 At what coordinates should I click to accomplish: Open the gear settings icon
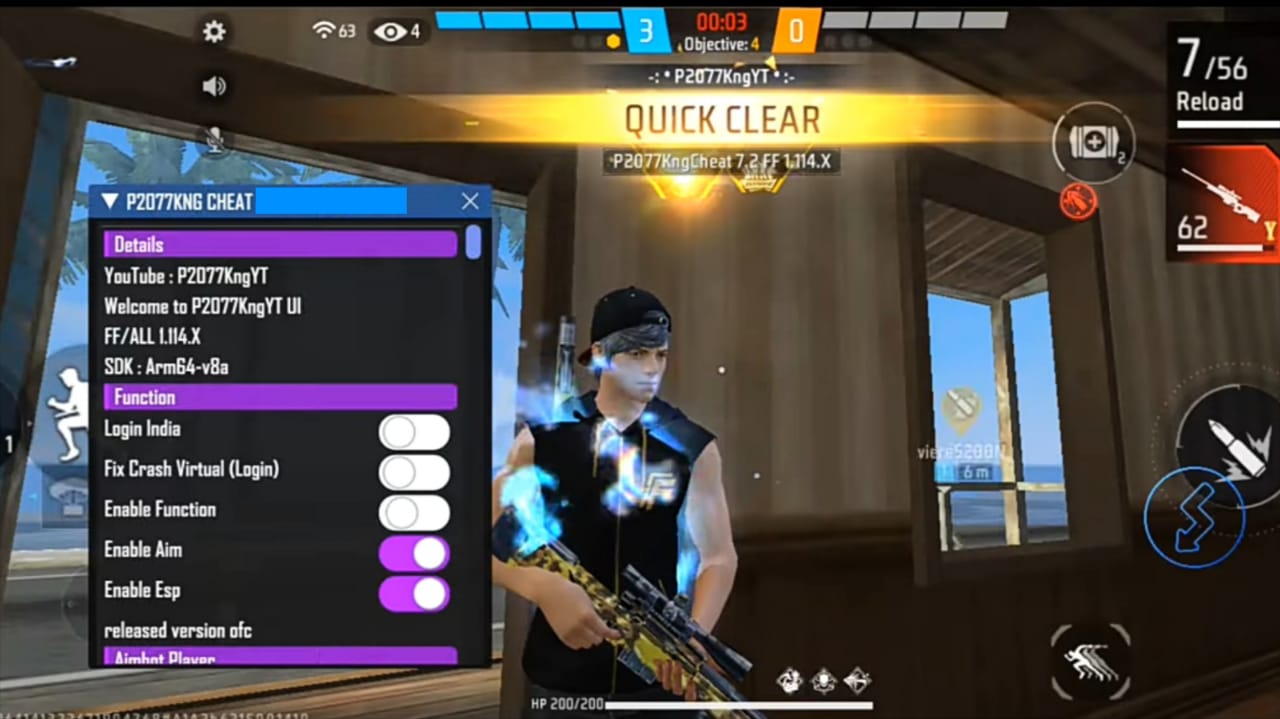point(214,32)
